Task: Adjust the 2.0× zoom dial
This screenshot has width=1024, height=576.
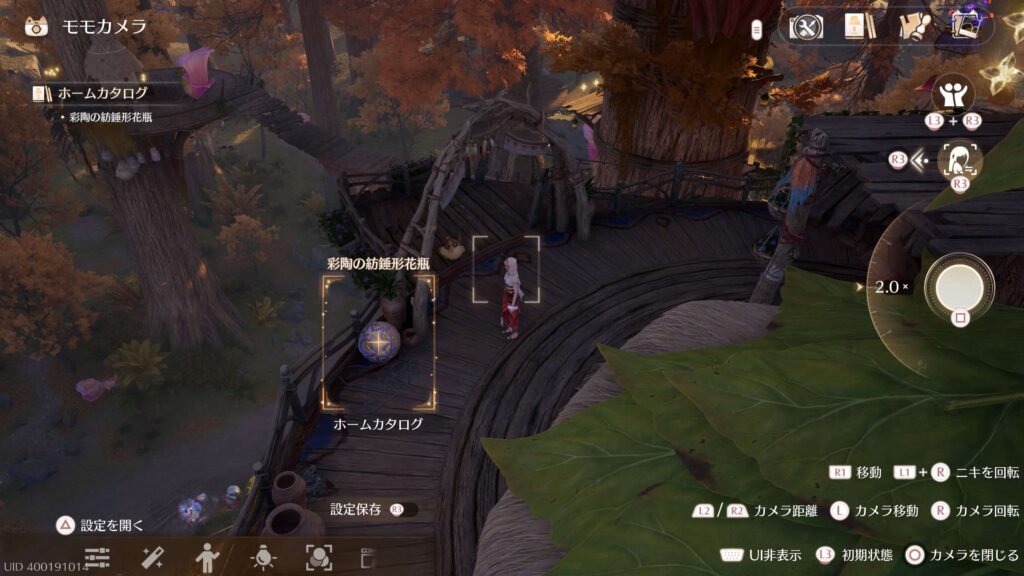Action: 891,287
